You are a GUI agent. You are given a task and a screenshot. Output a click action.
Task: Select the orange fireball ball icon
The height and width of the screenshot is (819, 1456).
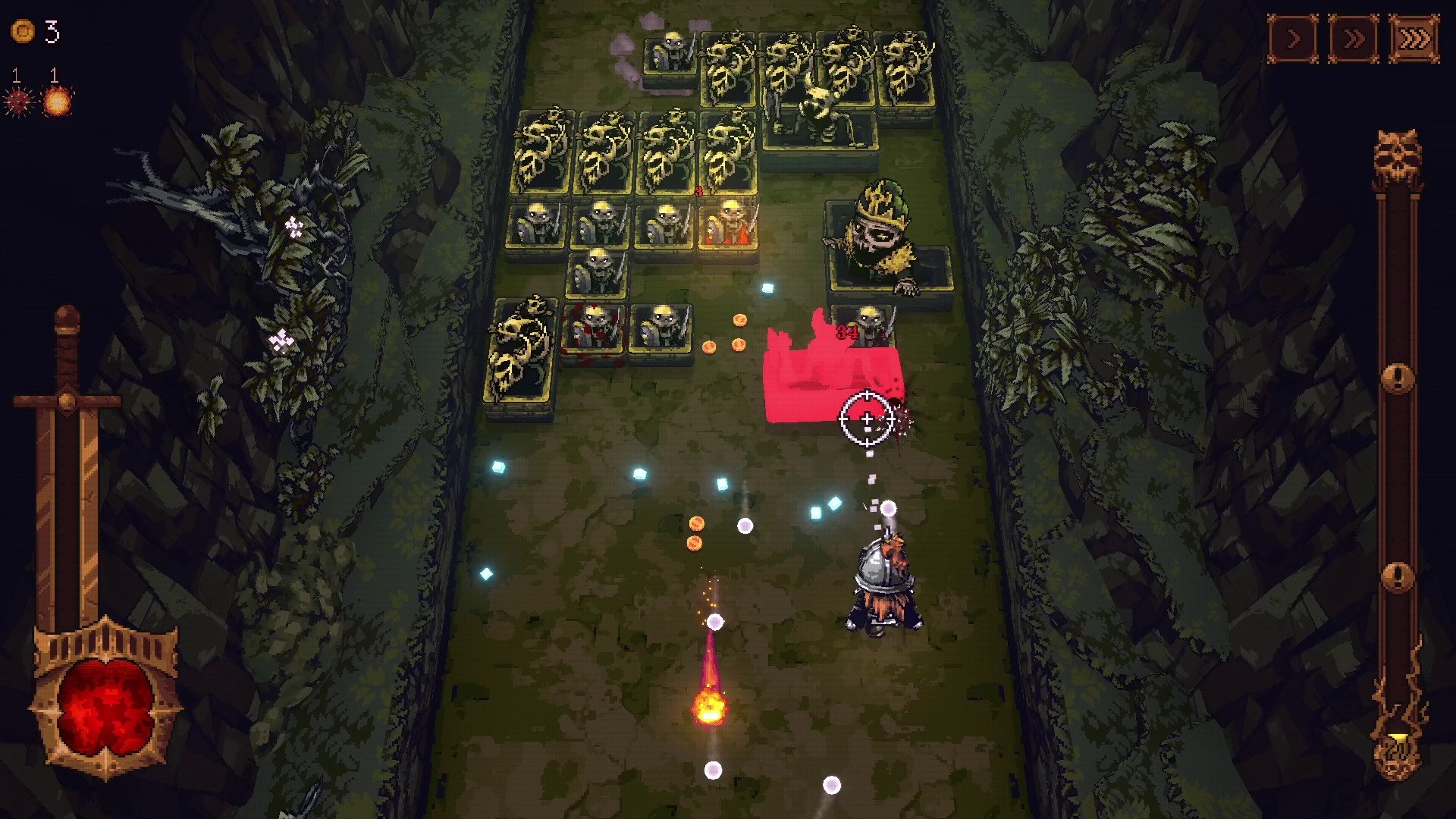tap(58, 101)
